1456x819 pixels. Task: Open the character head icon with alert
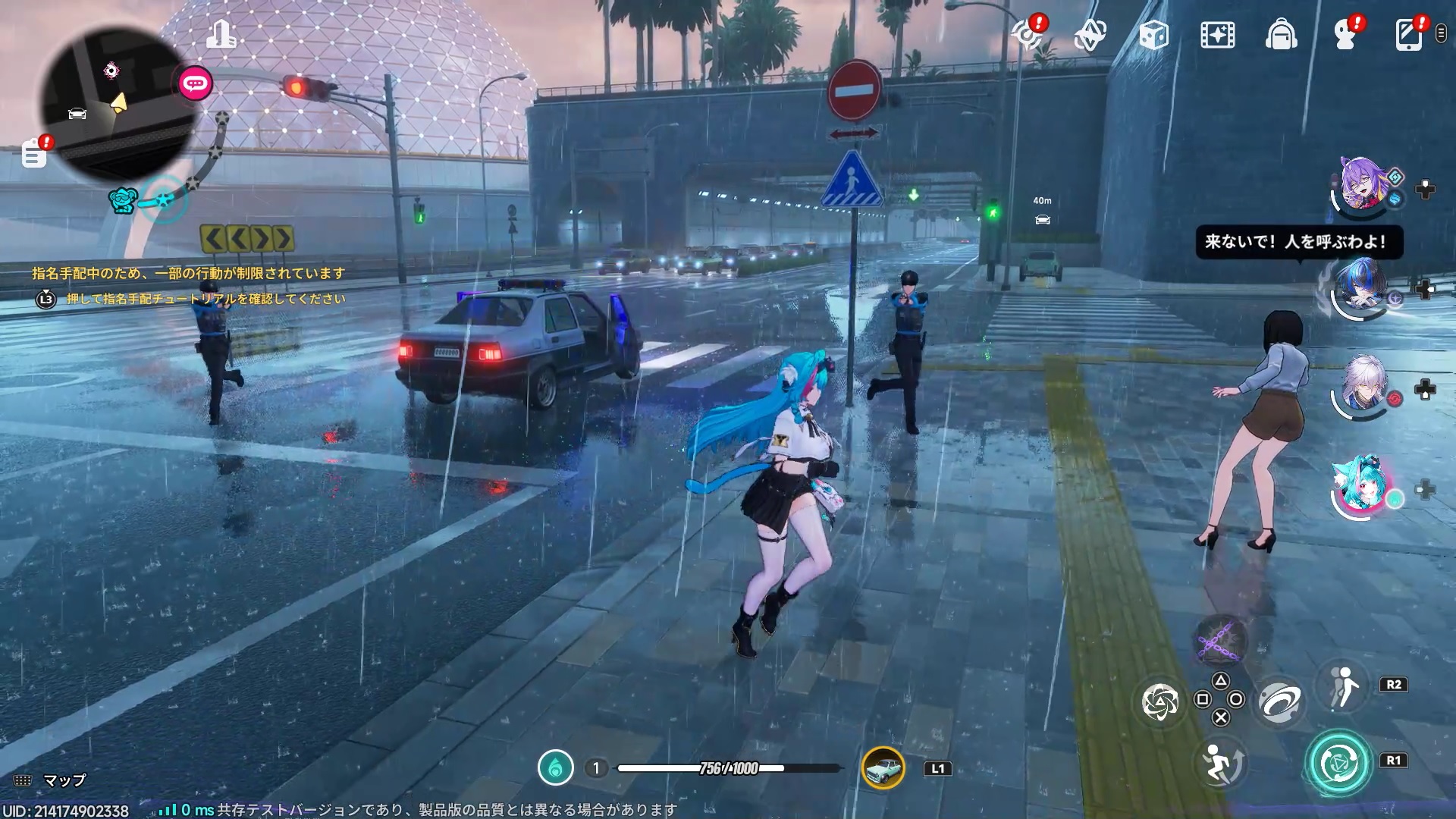1346,35
